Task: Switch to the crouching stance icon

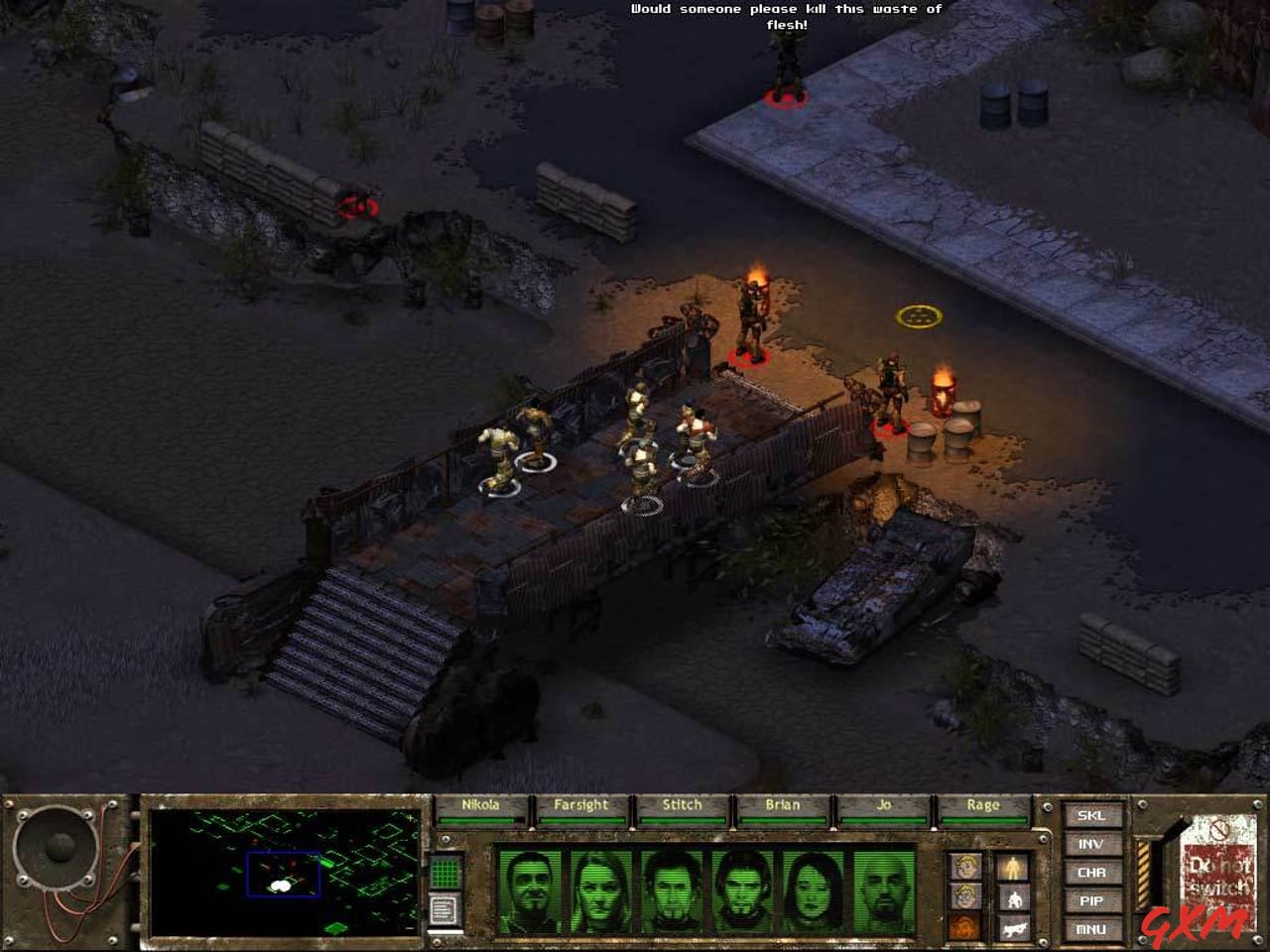Action: coord(1014,897)
